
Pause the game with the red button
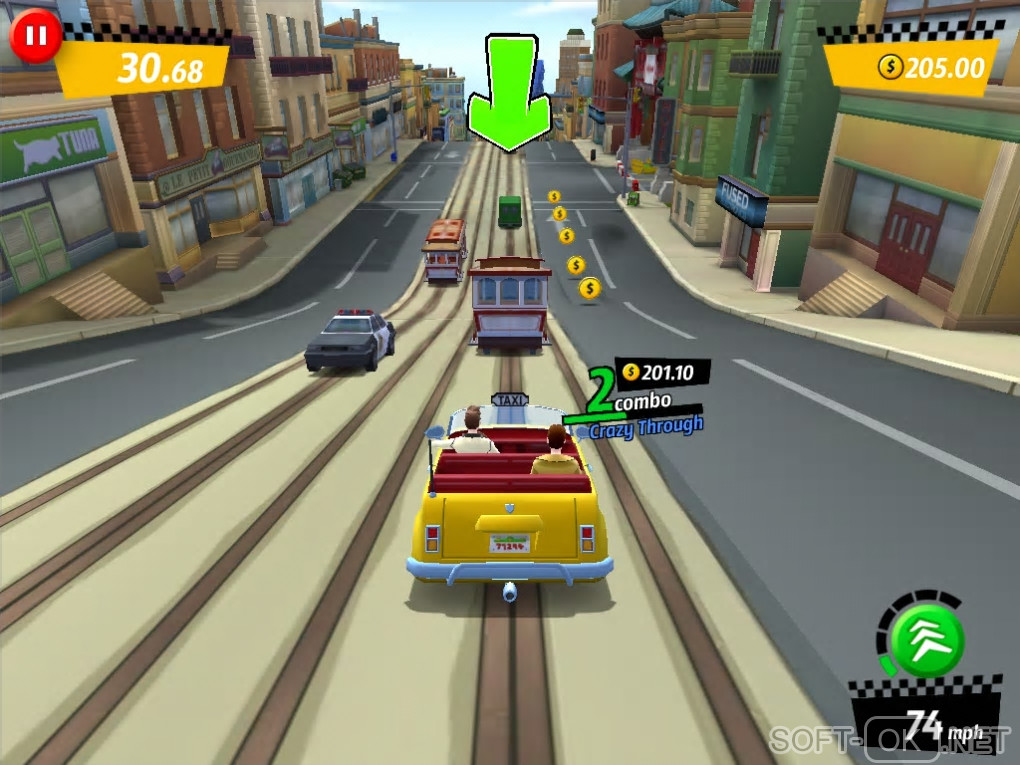36,37
